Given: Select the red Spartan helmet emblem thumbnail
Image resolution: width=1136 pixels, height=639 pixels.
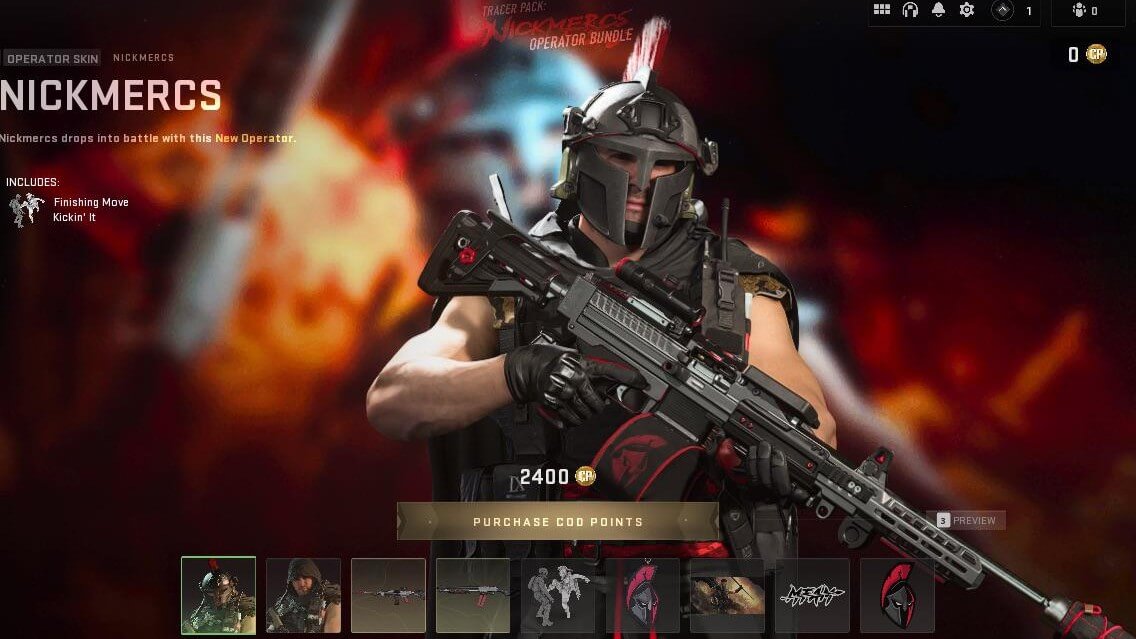Looking at the screenshot, I should tap(897, 595).
